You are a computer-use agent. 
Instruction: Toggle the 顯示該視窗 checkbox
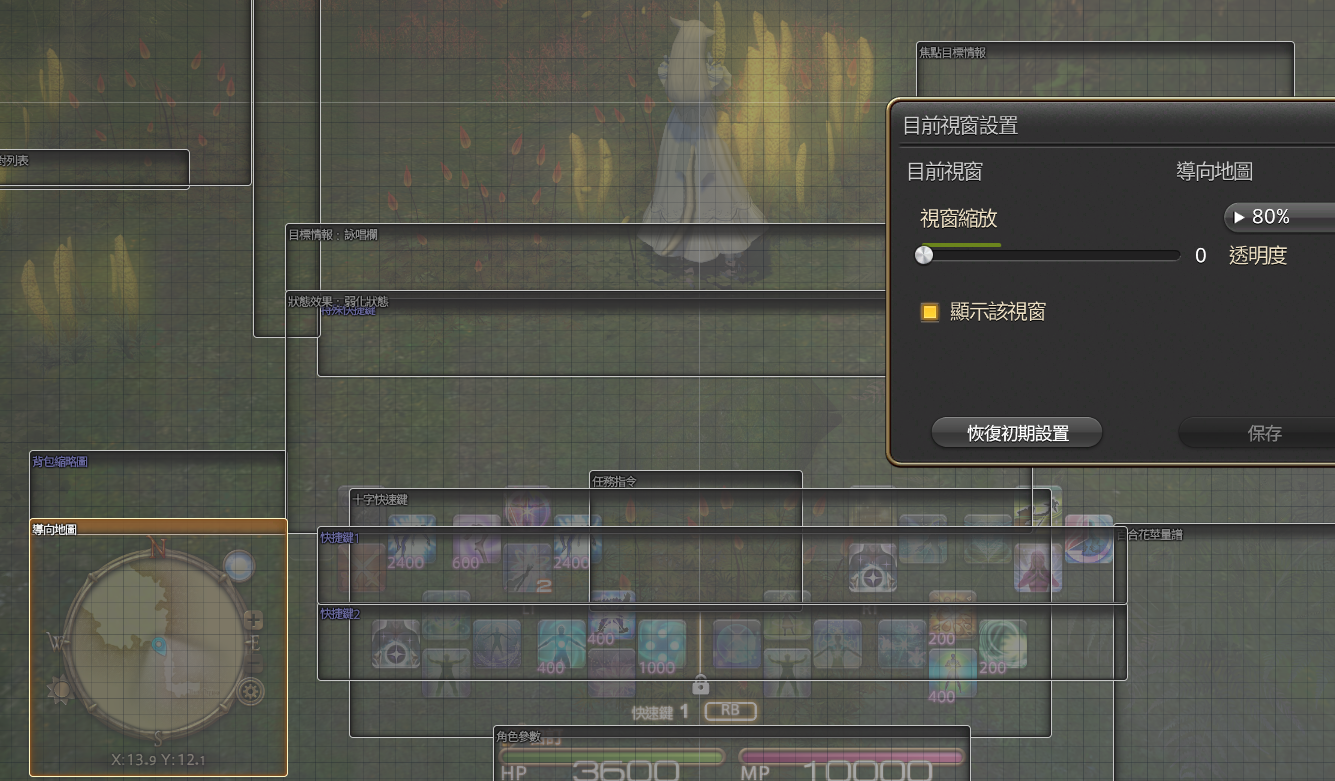coord(930,312)
